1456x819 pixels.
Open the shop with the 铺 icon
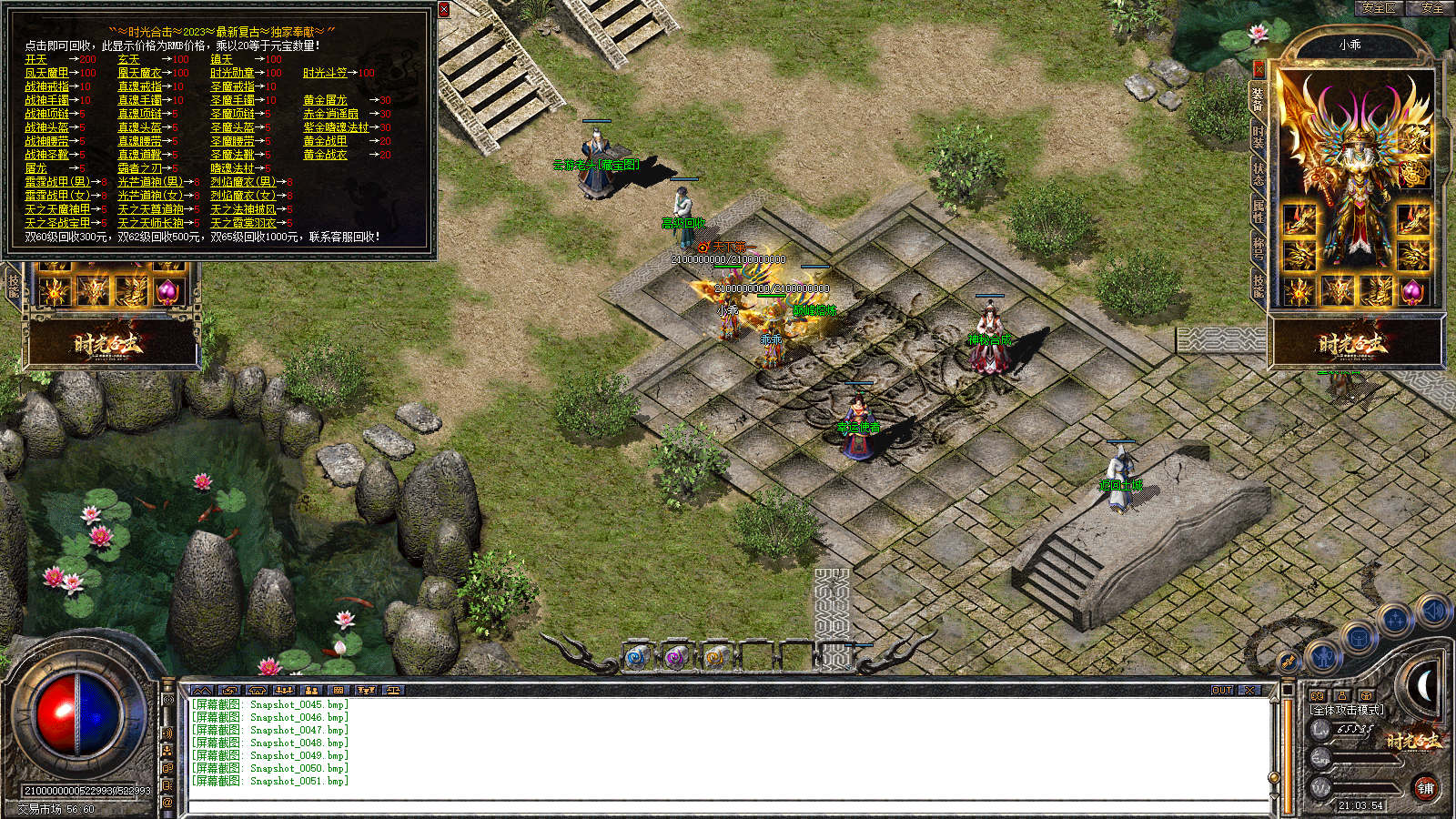pos(1427,788)
